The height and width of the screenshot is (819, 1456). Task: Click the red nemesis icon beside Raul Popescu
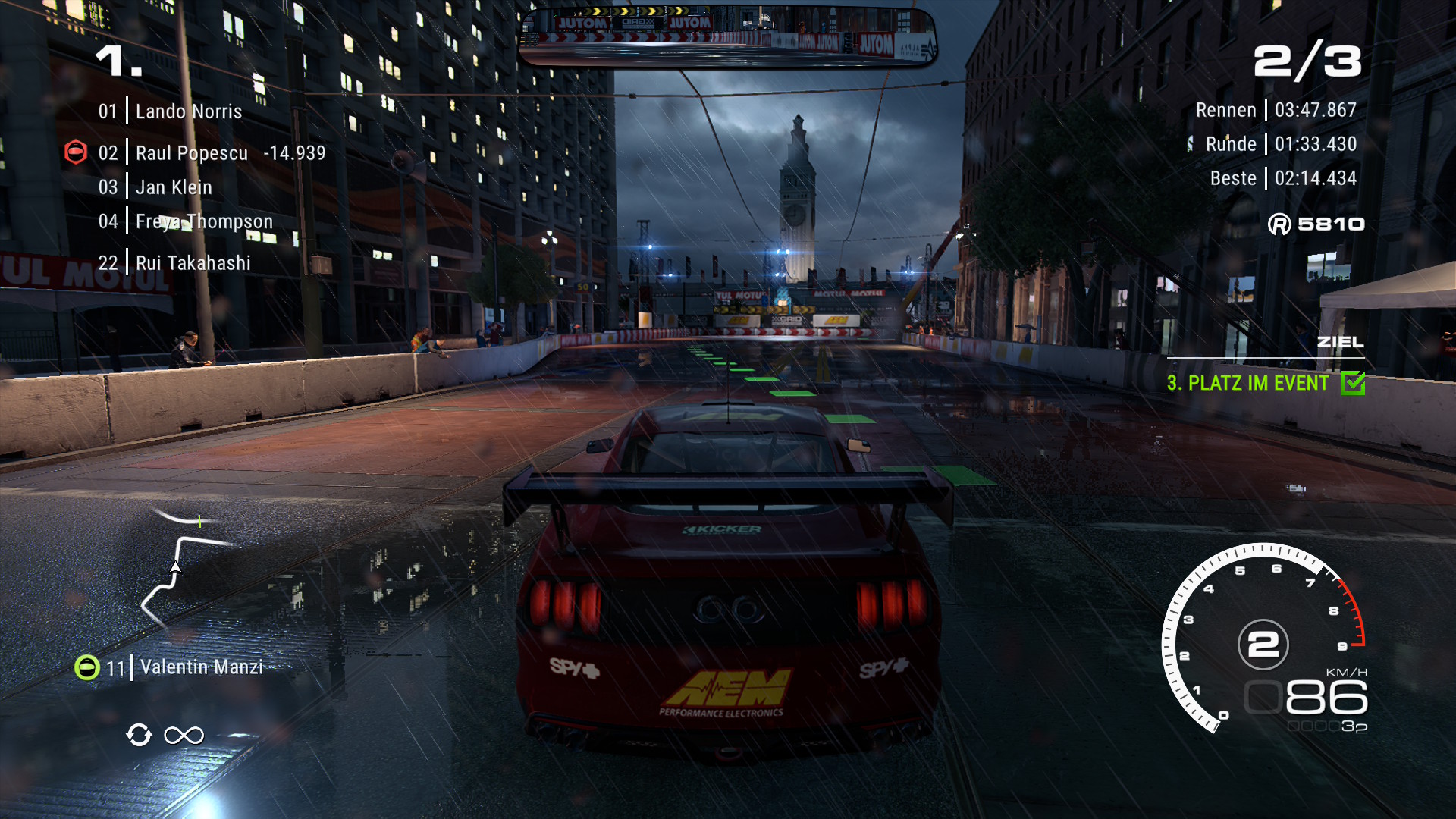(76, 152)
